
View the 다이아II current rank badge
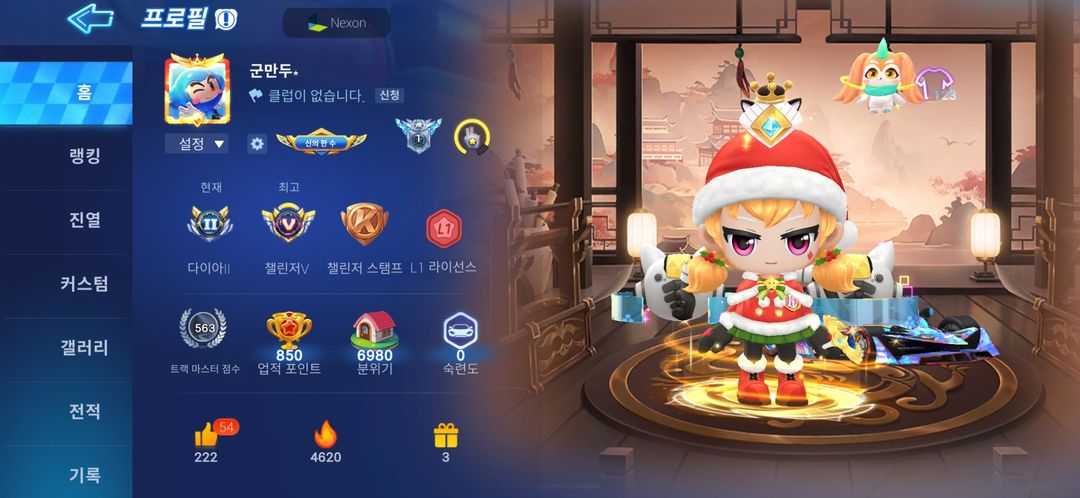click(x=208, y=224)
